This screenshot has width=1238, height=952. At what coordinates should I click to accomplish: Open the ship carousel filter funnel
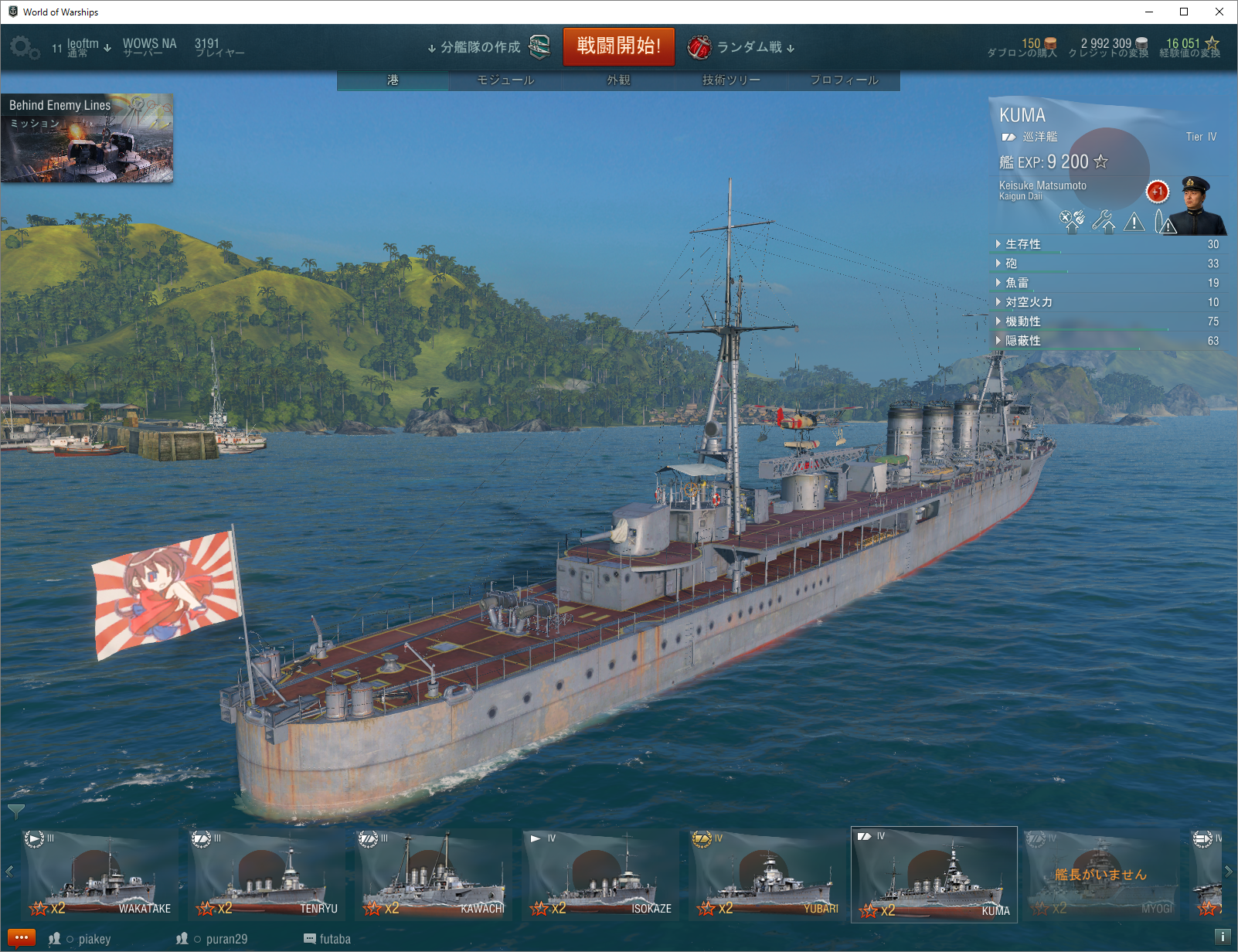pyautogui.click(x=15, y=811)
